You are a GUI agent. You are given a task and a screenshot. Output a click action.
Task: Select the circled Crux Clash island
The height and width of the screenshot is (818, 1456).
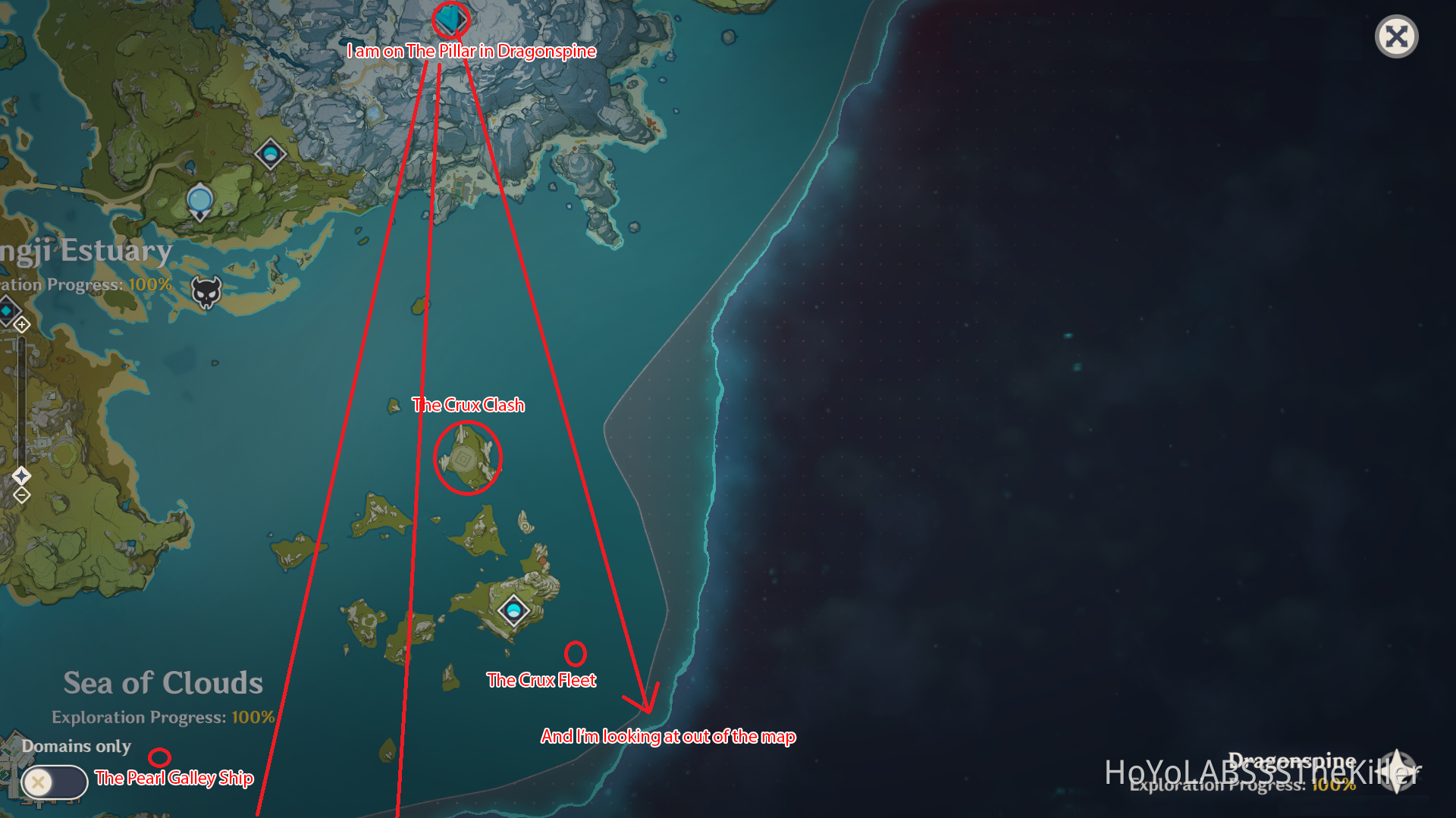[468, 458]
